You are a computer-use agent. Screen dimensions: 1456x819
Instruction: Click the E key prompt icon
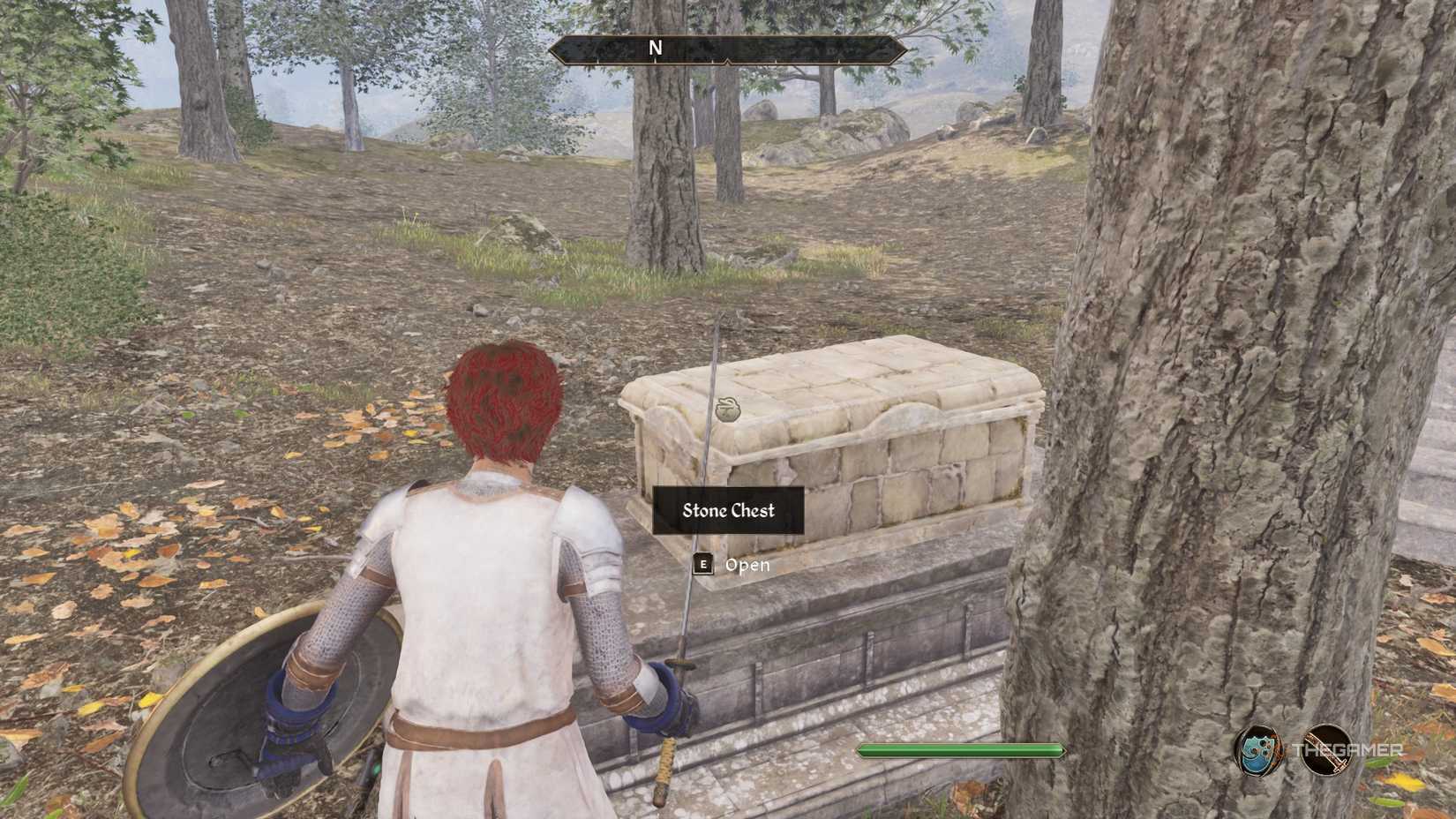(702, 565)
